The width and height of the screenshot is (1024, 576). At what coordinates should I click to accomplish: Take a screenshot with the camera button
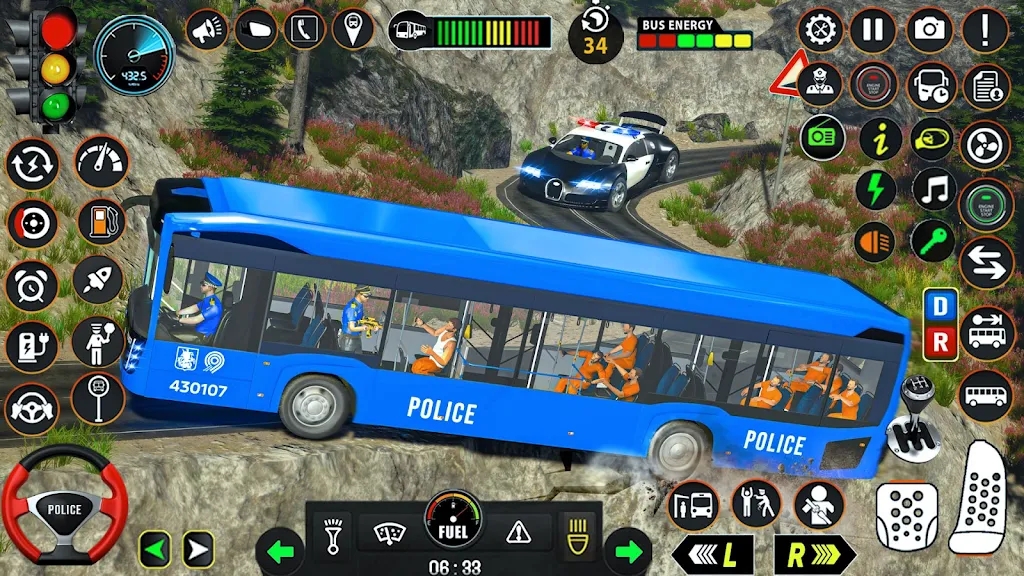point(930,30)
